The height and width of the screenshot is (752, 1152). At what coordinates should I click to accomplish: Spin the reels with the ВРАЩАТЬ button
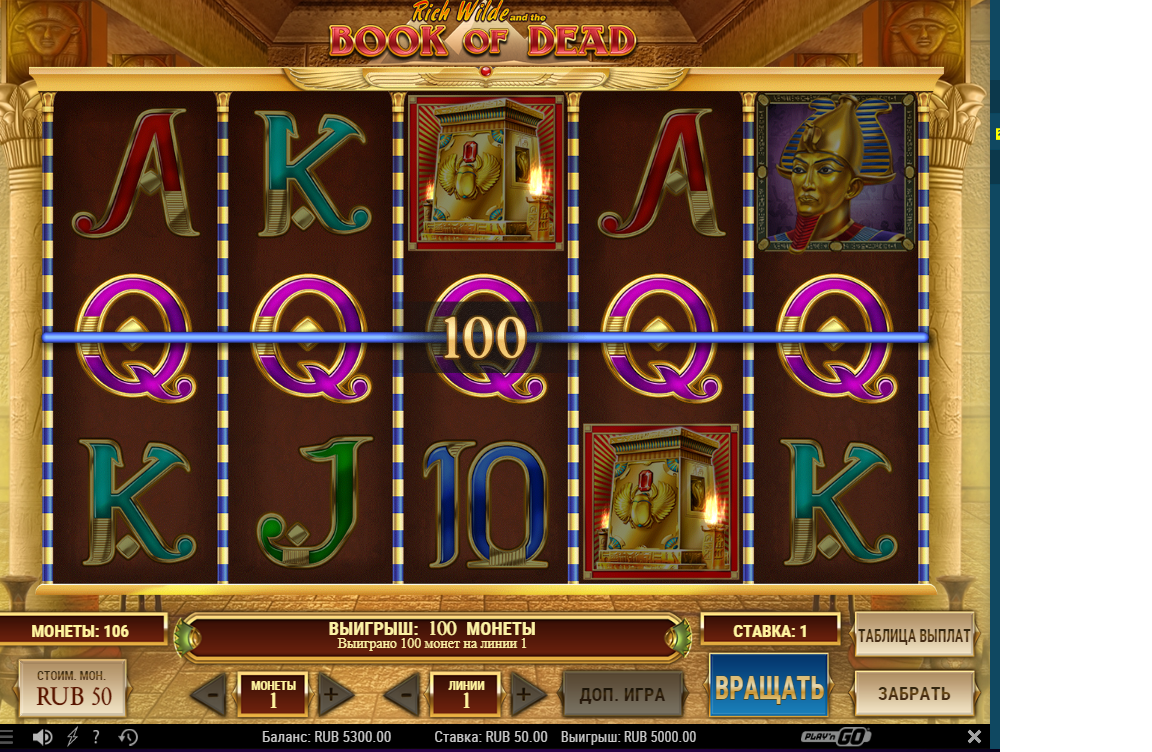click(x=769, y=686)
